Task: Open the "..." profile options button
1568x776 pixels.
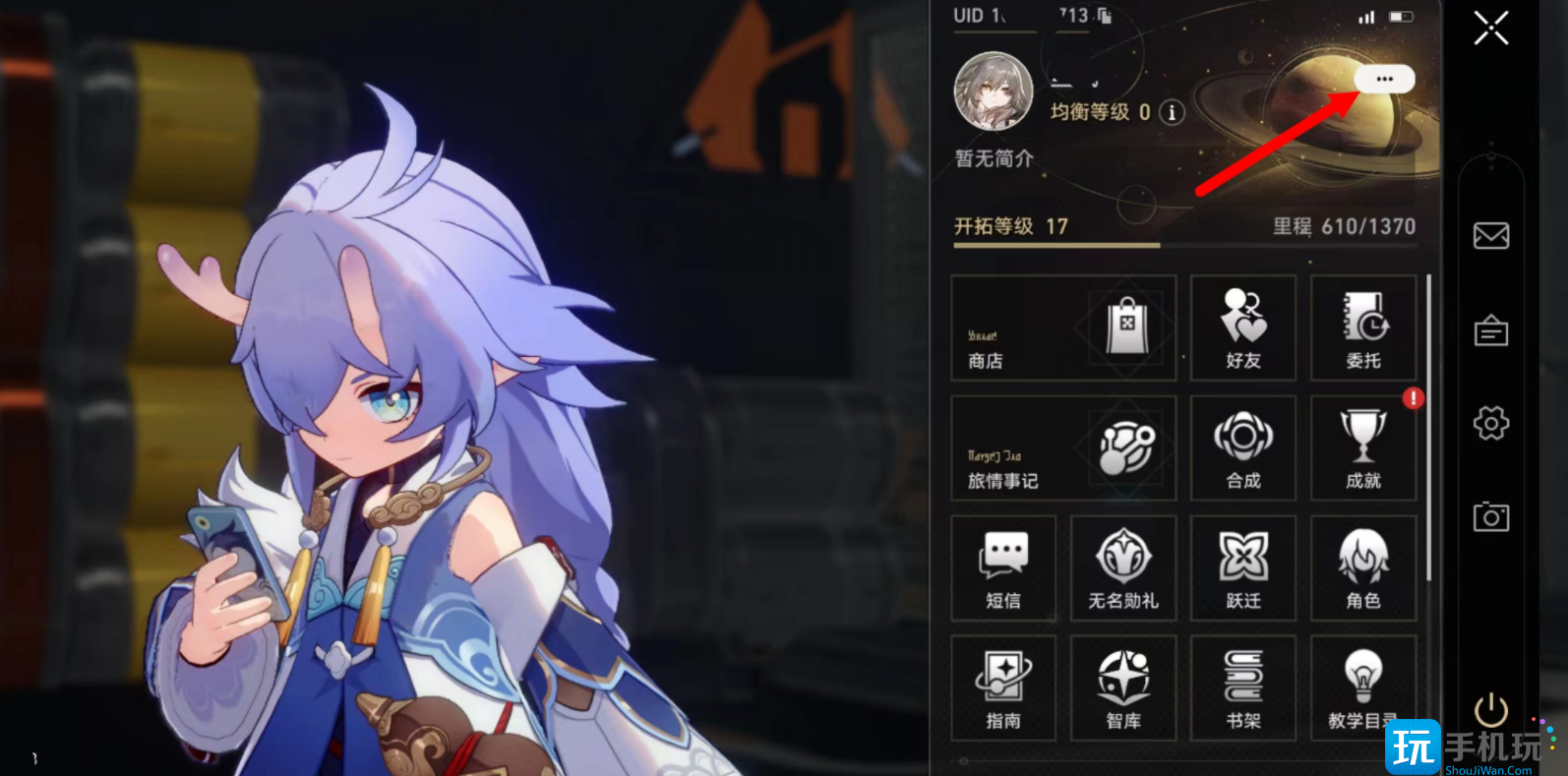Action: (1385, 79)
